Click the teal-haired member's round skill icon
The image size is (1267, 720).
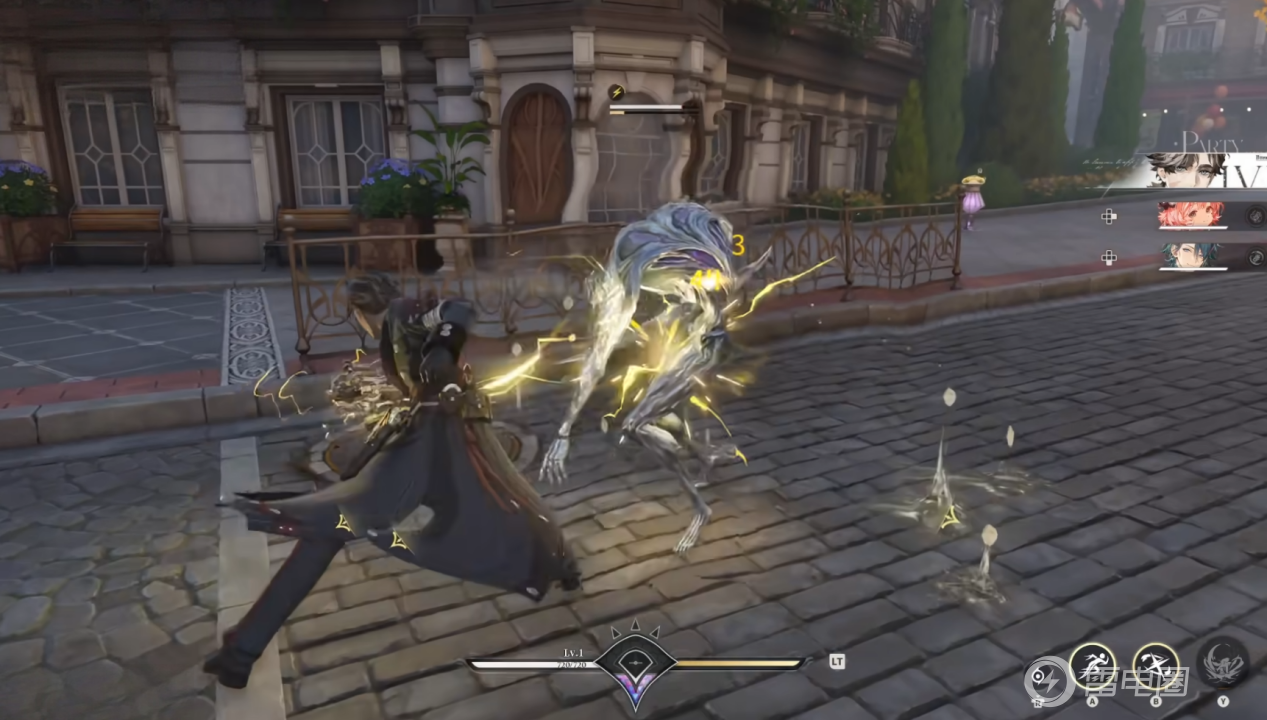click(1255, 257)
